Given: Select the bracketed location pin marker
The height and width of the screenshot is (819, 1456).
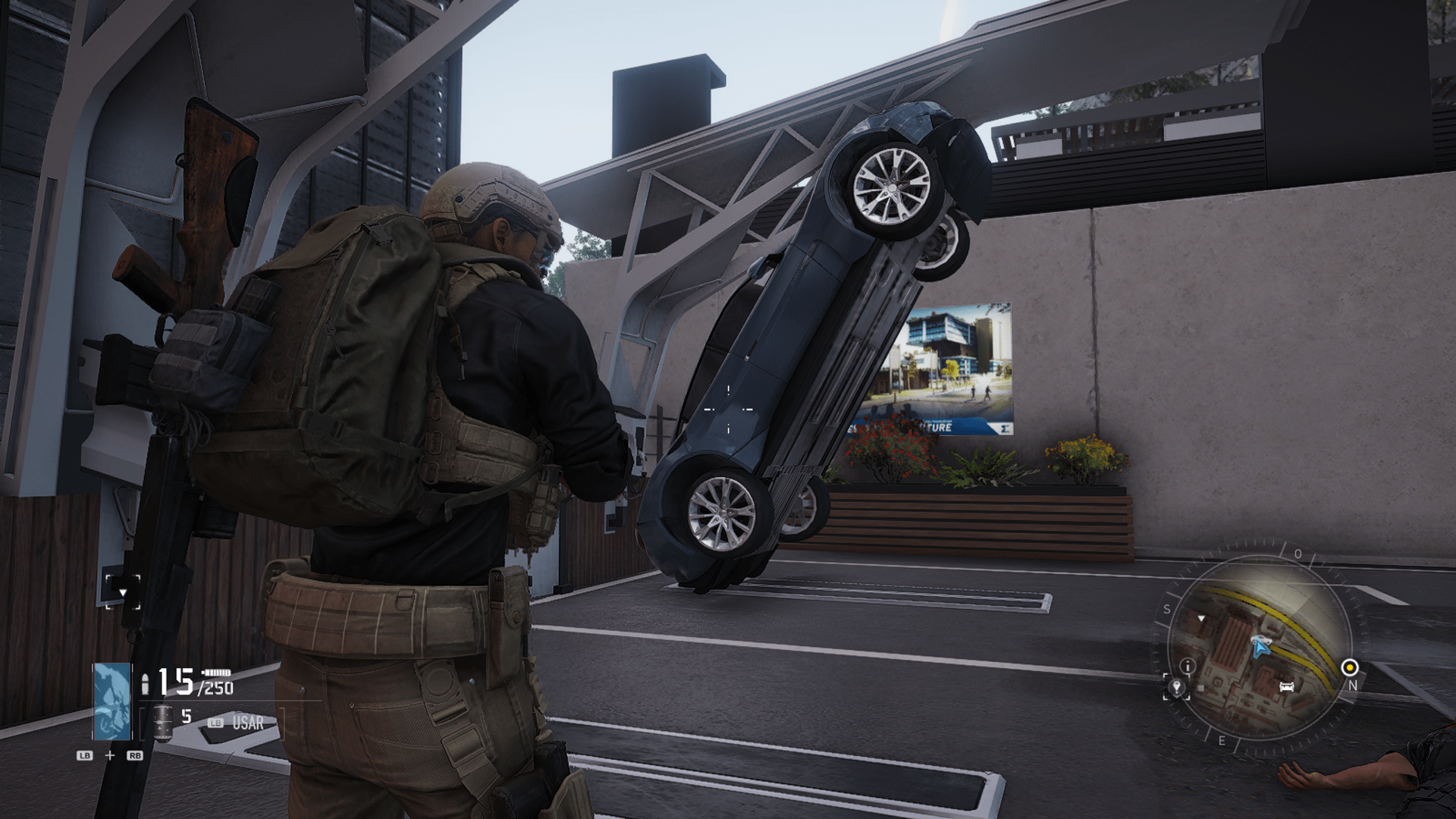Looking at the screenshot, I should tap(1176, 688).
